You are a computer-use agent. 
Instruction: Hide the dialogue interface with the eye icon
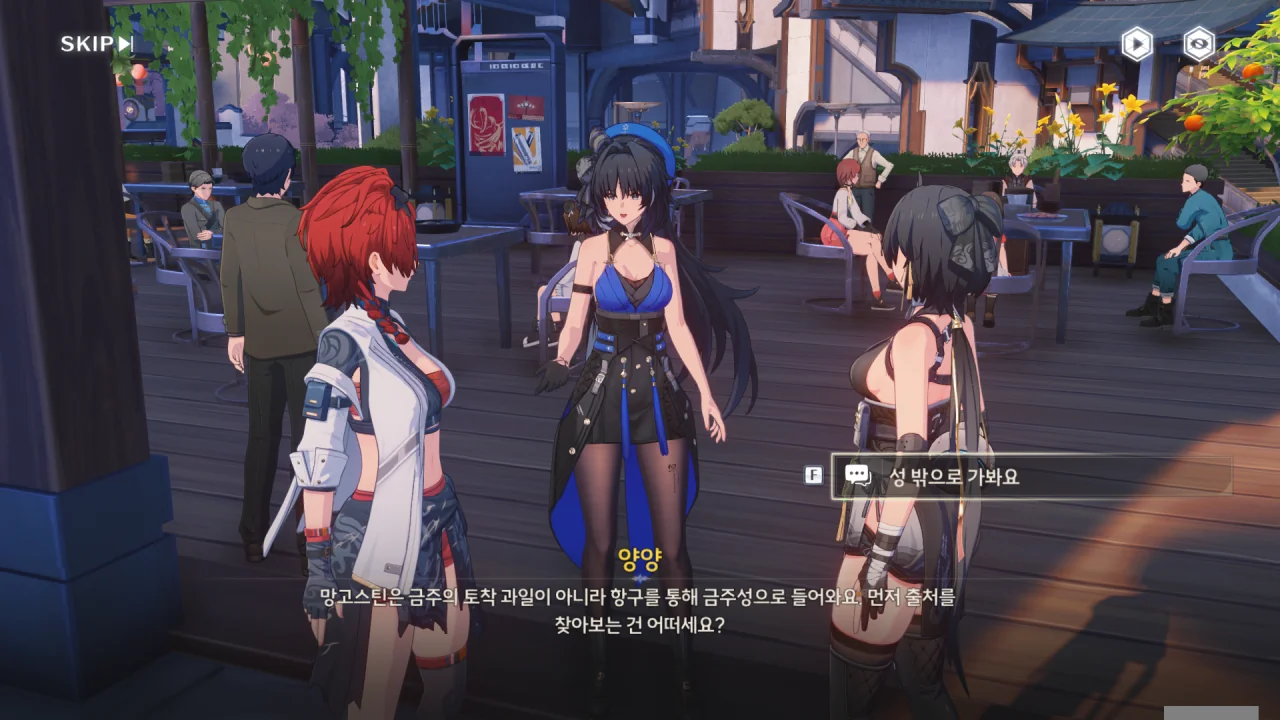(1198, 44)
